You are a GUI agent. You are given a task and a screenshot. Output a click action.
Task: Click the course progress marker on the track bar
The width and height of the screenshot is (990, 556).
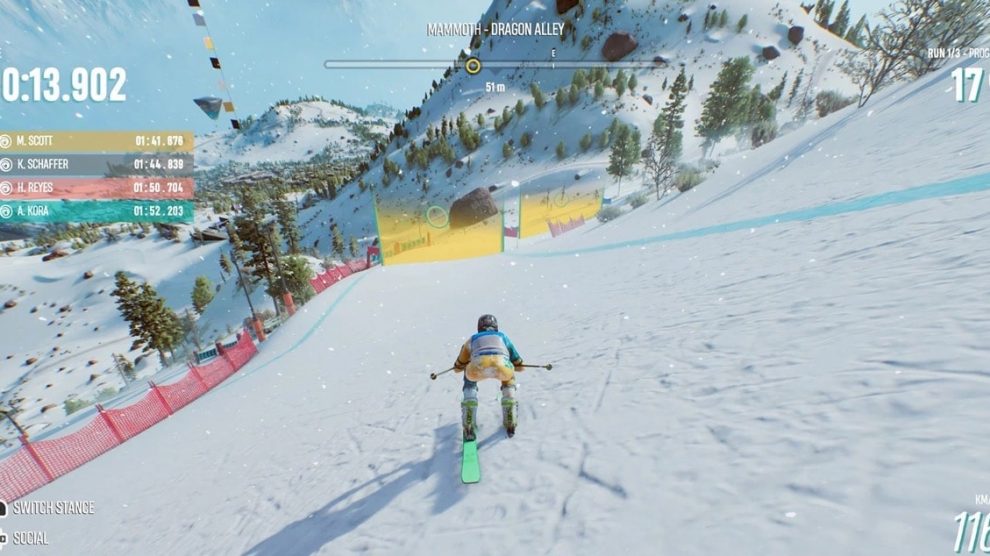coord(473,66)
